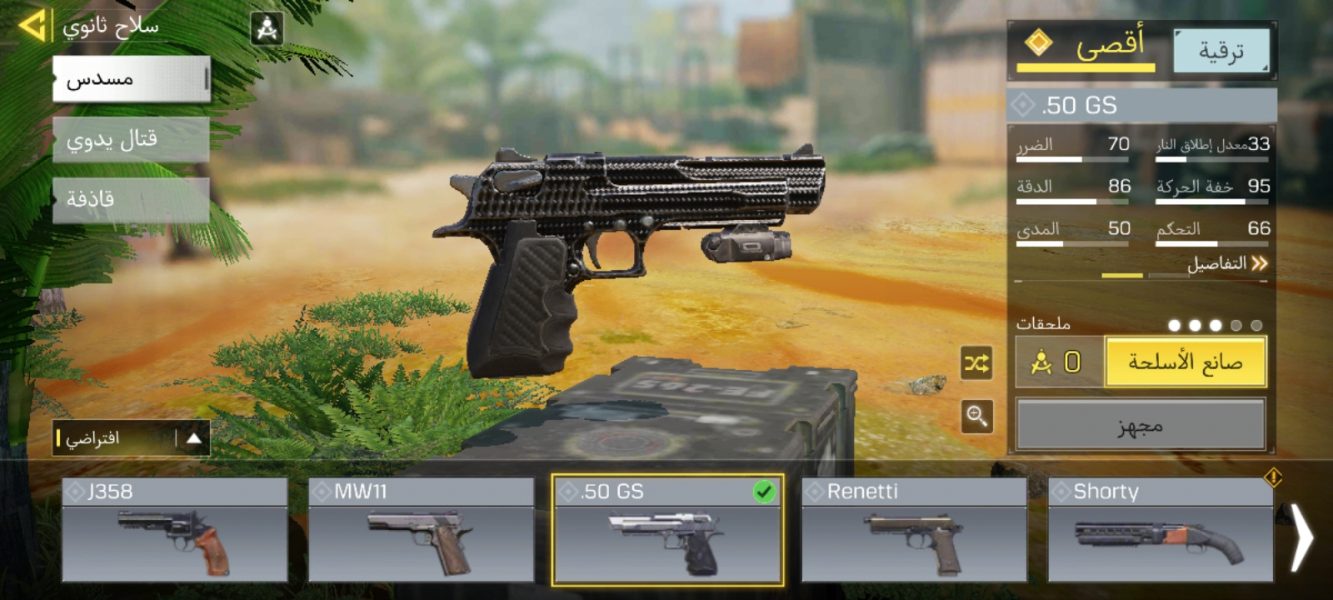The width and height of the screenshot is (1333, 600).
Task: Choose the J358 revolver
Action: click(x=175, y=530)
